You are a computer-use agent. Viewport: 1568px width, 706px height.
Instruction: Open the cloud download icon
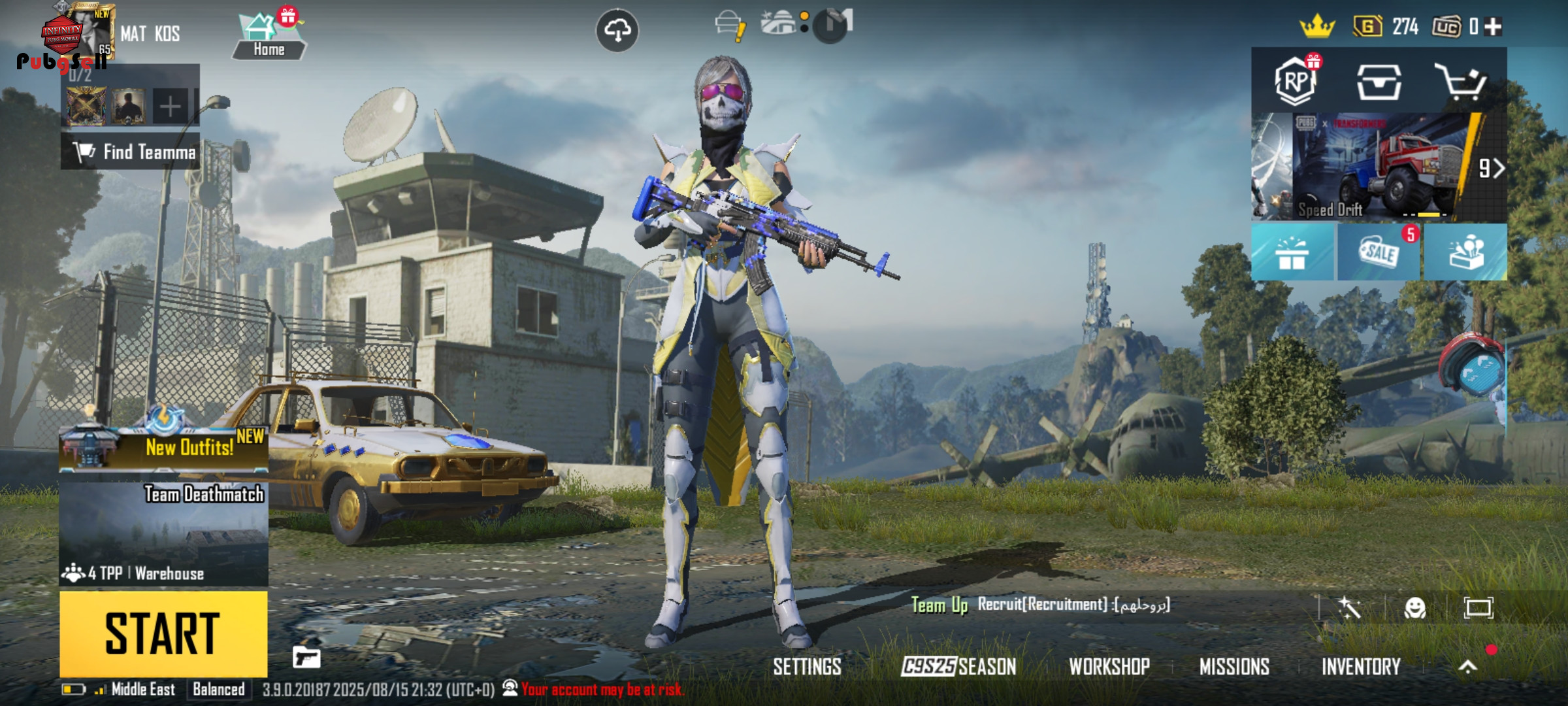(x=617, y=30)
